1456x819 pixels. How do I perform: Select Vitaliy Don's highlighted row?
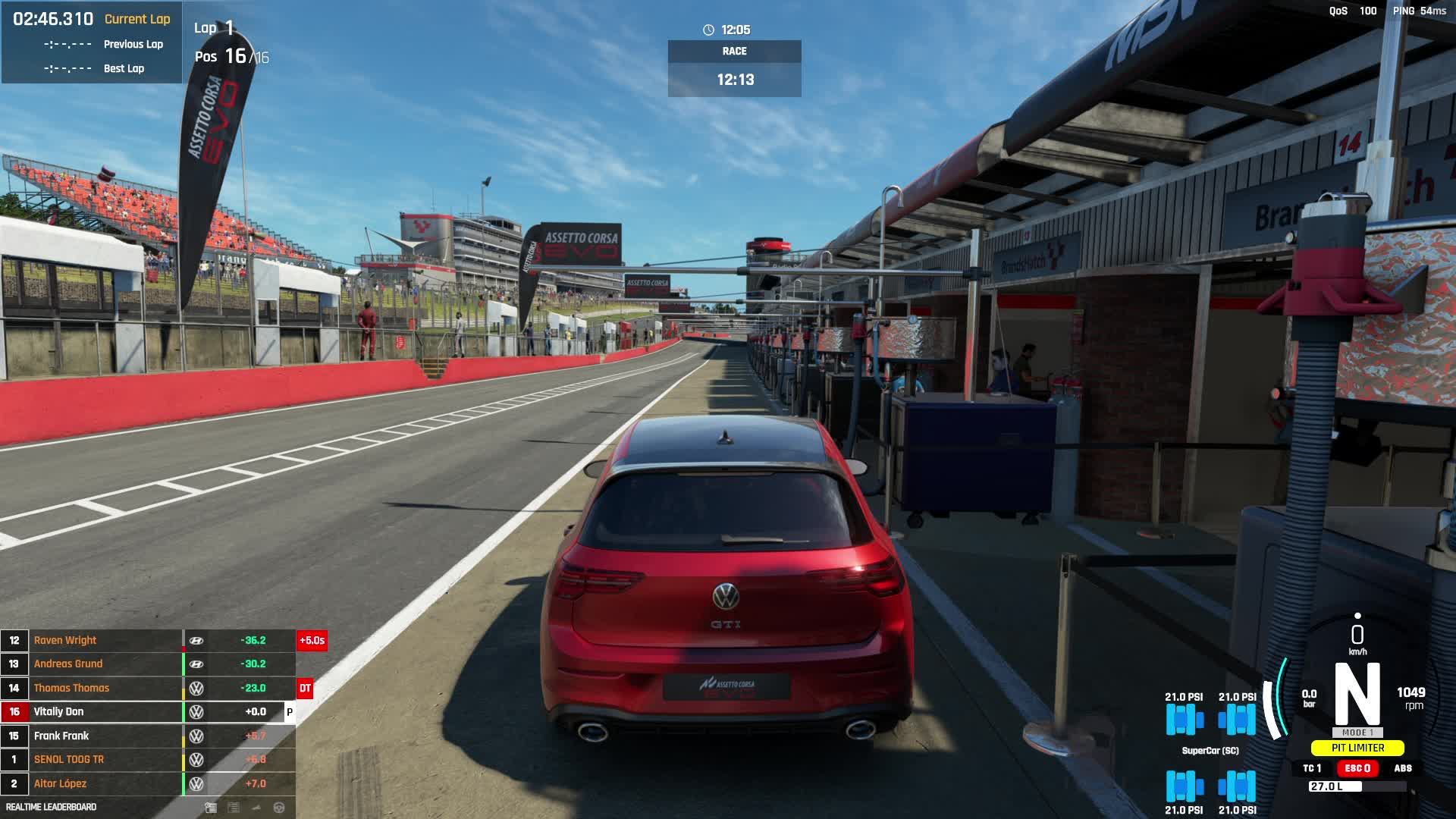click(x=59, y=711)
